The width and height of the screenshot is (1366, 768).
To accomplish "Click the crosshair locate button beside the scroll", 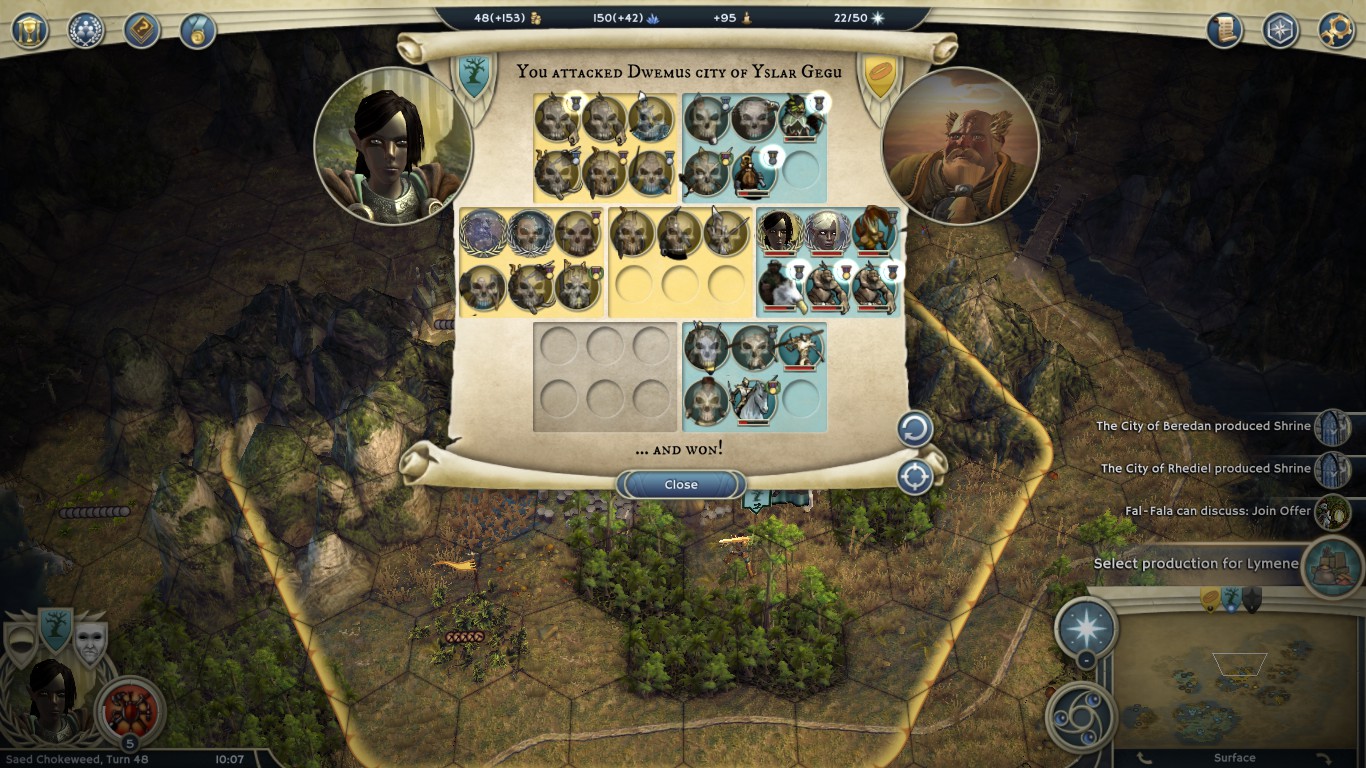I will (x=914, y=477).
